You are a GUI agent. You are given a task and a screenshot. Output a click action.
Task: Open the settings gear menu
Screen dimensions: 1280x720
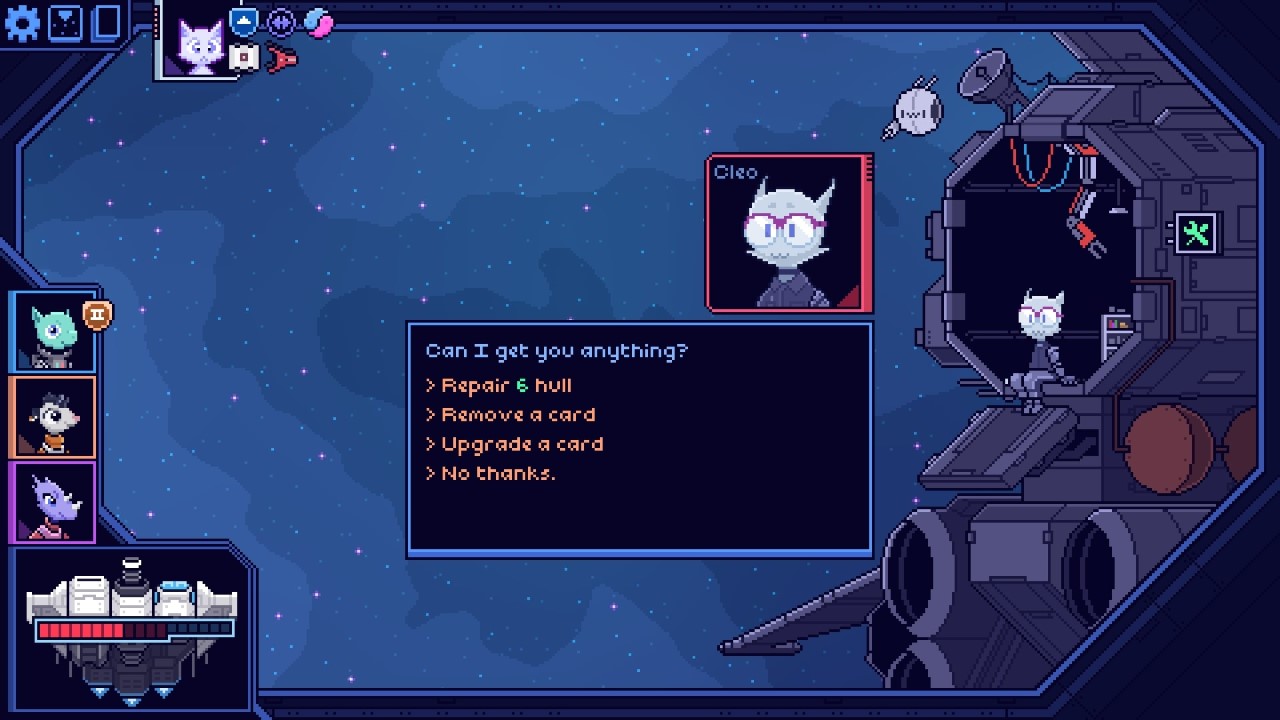[22, 22]
